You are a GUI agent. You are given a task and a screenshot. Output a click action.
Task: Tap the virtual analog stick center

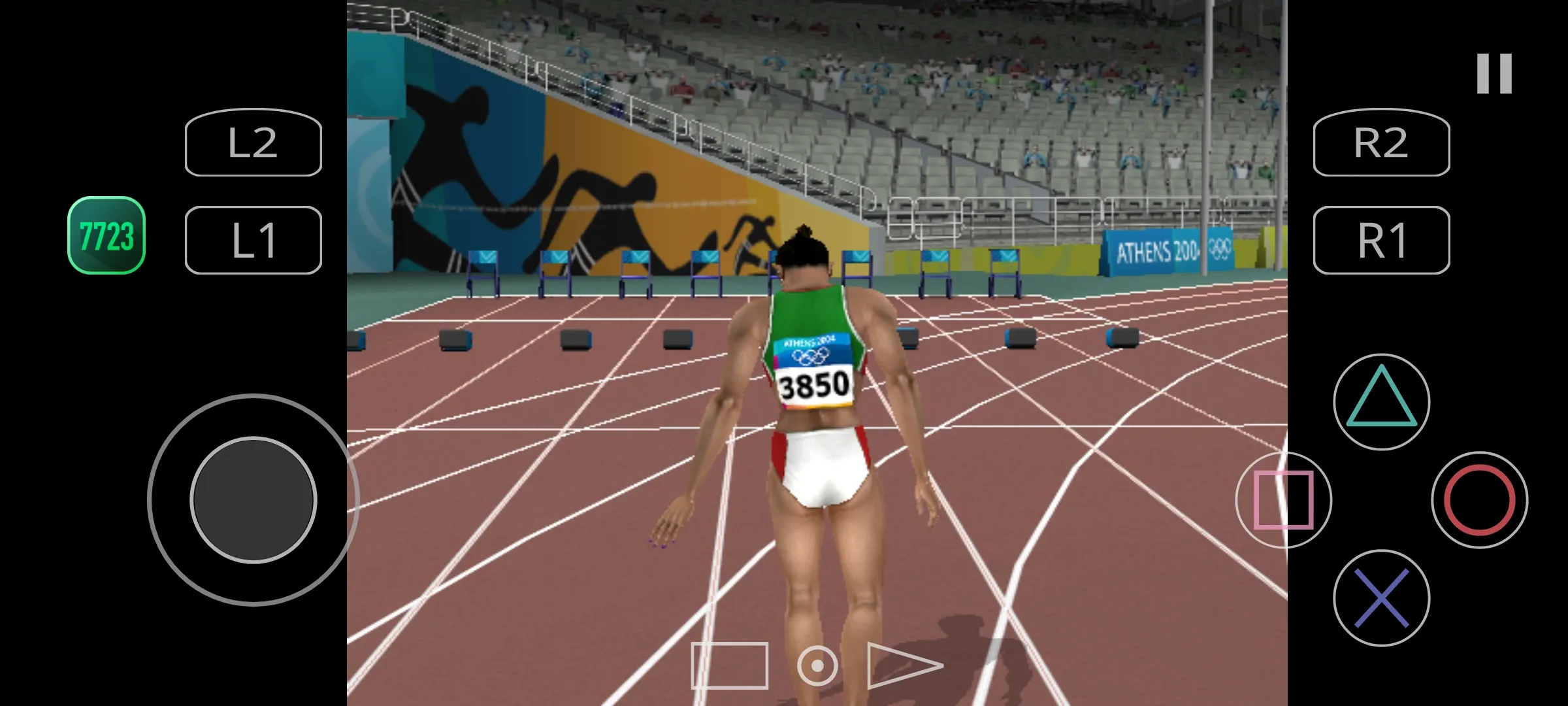click(253, 500)
